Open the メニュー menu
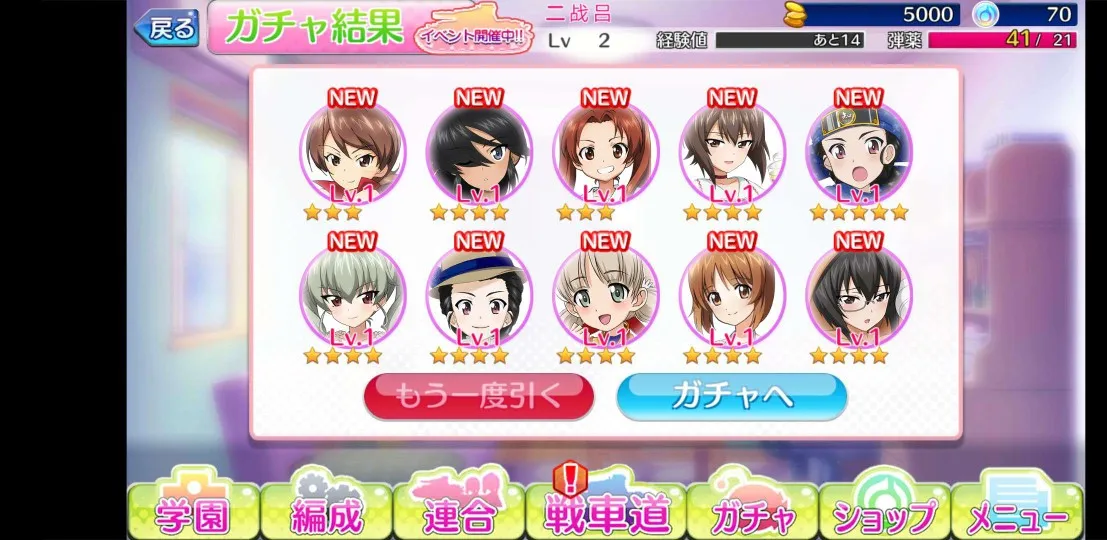The height and width of the screenshot is (540, 1107). (x=1017, y=513)
